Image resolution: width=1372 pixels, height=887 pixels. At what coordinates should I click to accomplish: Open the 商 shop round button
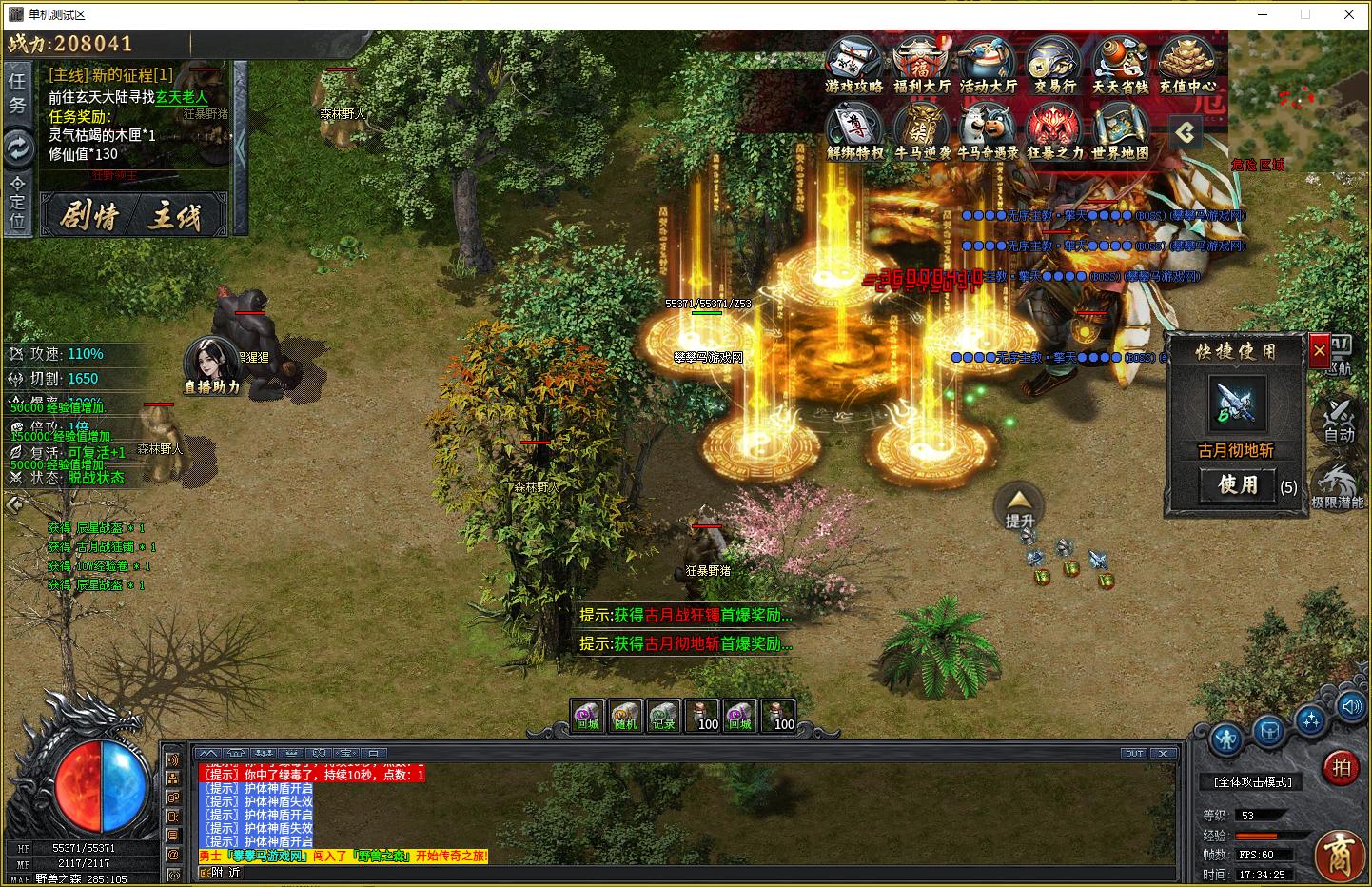point(1340,854)
